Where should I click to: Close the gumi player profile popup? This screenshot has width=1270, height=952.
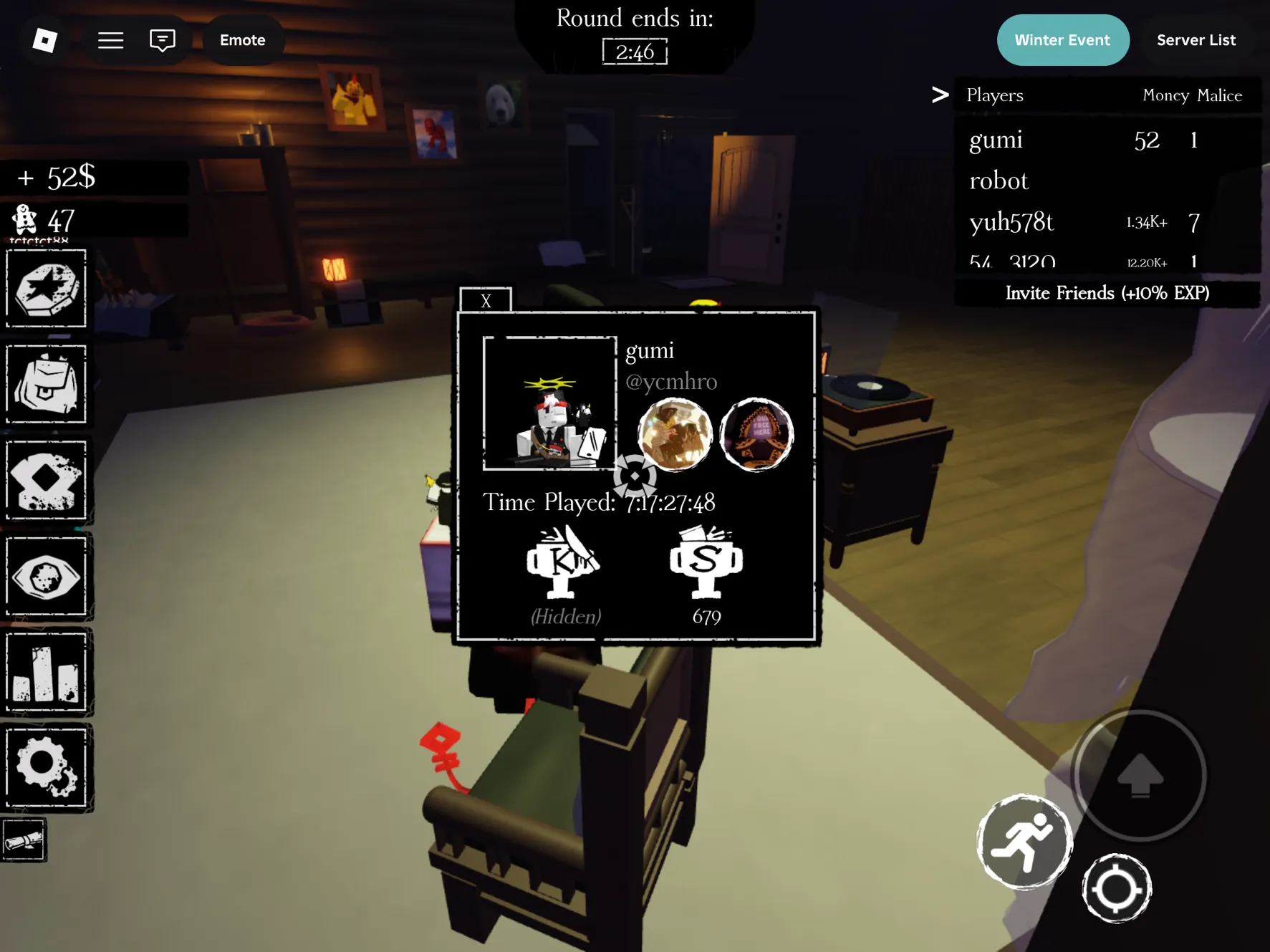pos(486,300)
